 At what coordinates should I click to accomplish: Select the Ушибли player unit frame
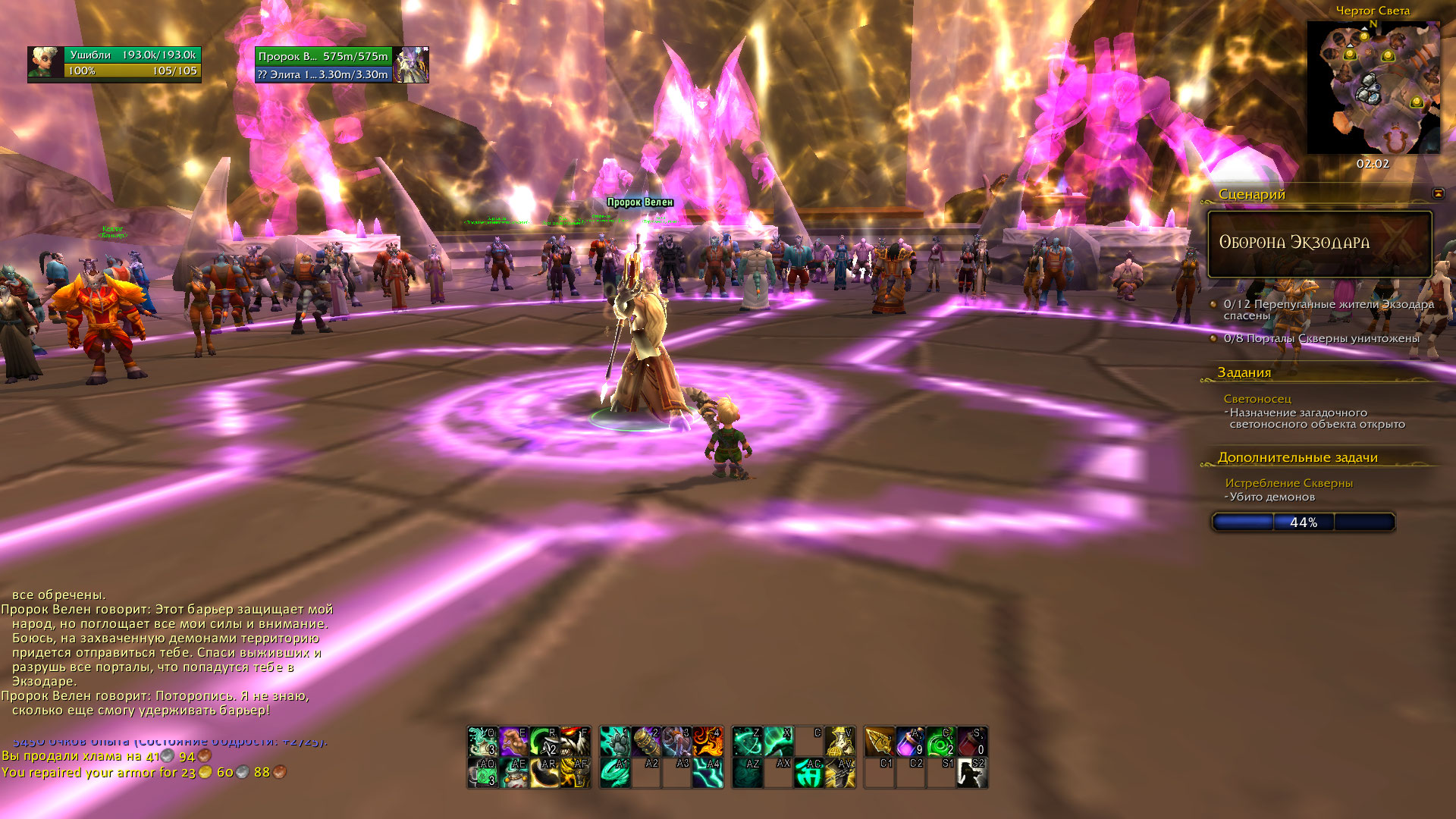tap(115, 63)
